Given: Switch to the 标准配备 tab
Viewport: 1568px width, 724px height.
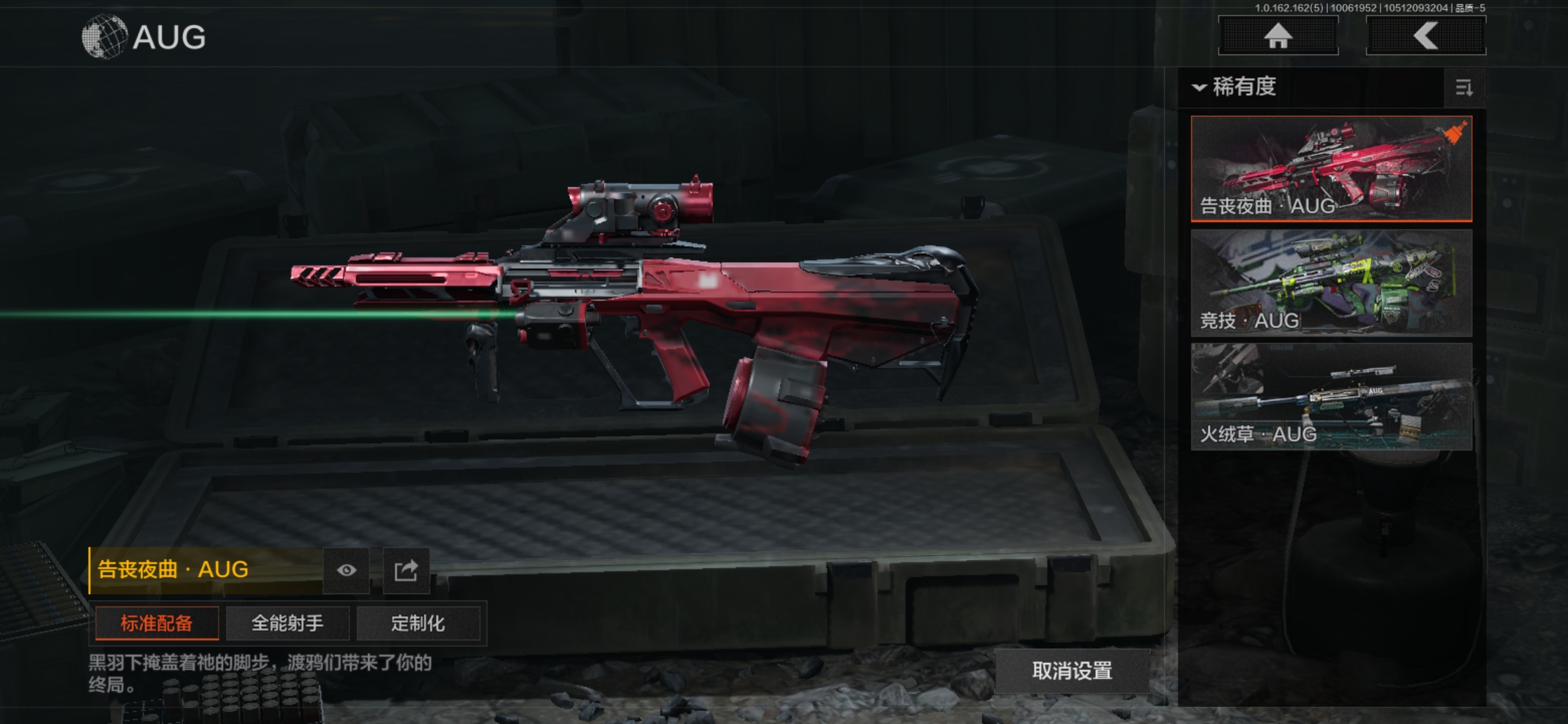Looking at the screenshot, I should [157, 623].
